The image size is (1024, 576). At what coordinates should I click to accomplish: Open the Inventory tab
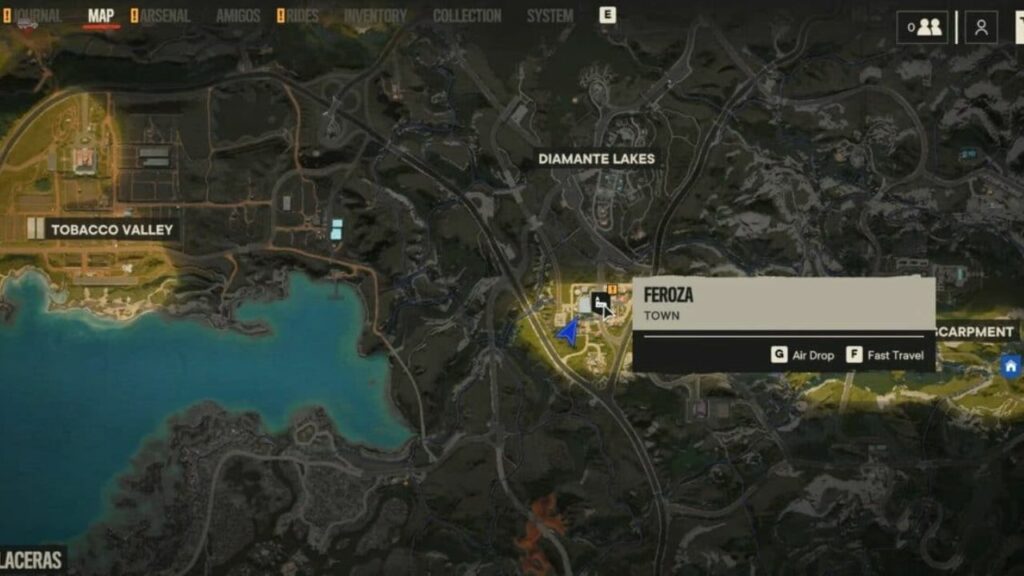375,16
